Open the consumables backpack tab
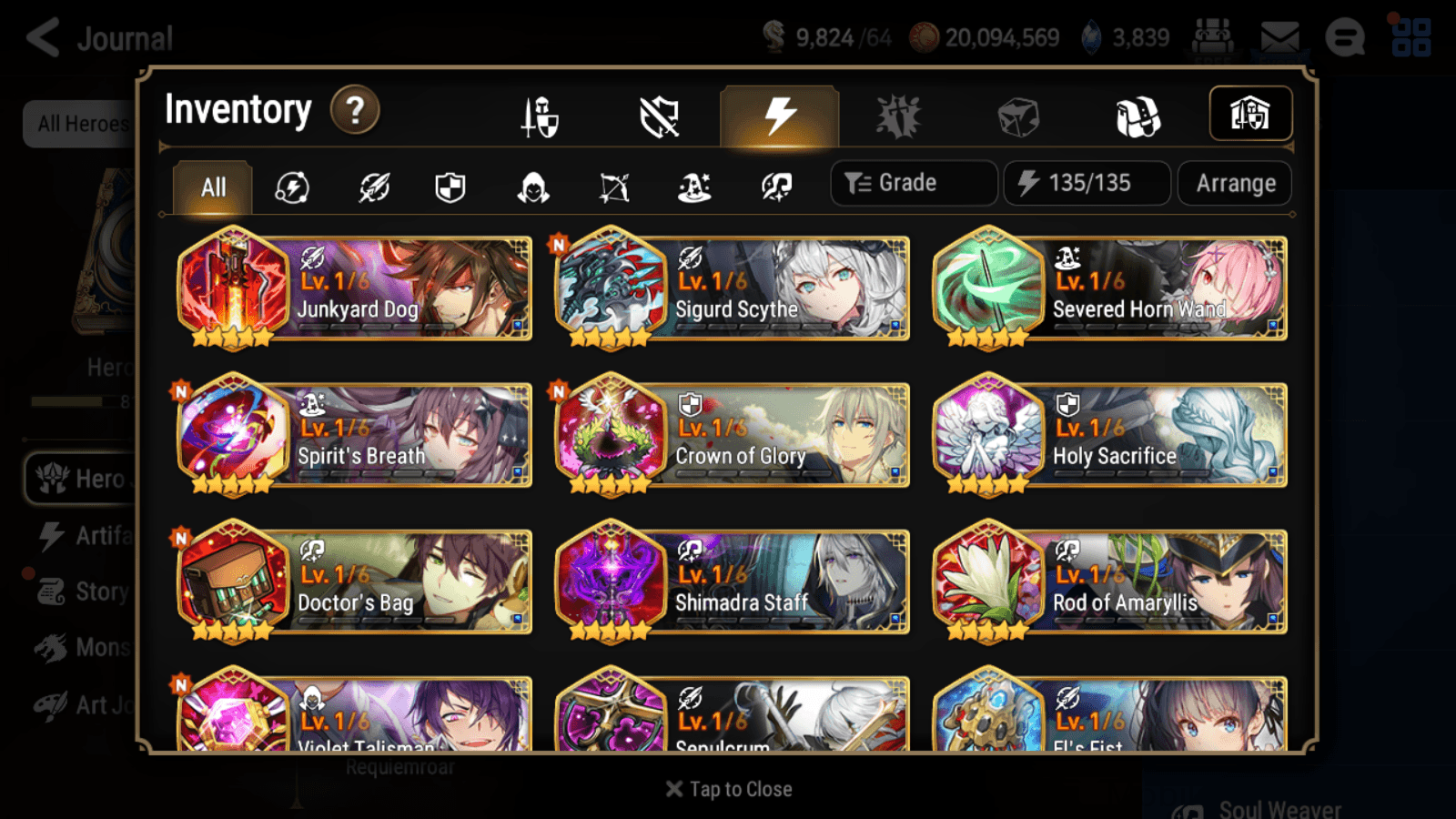Image resolution: width=1456 pixels, height=819 pixels. coord(1137,115)
